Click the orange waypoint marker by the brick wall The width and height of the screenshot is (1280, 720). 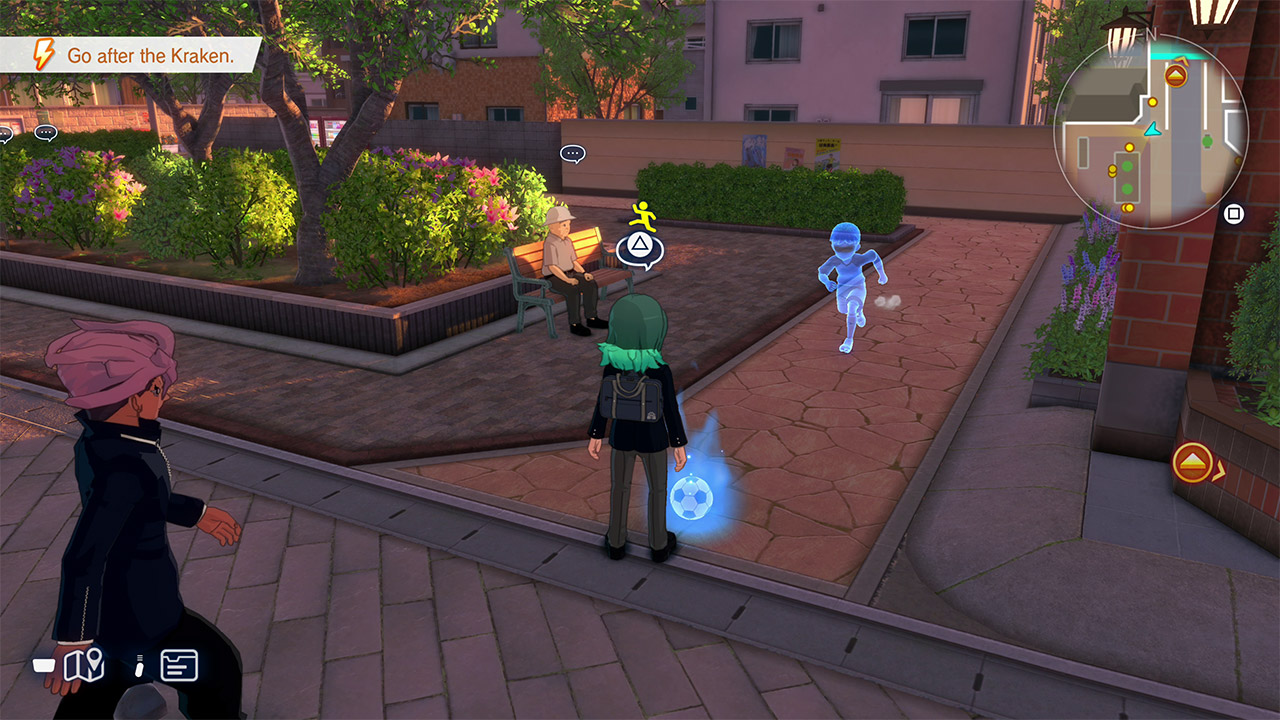(1193, 463)
